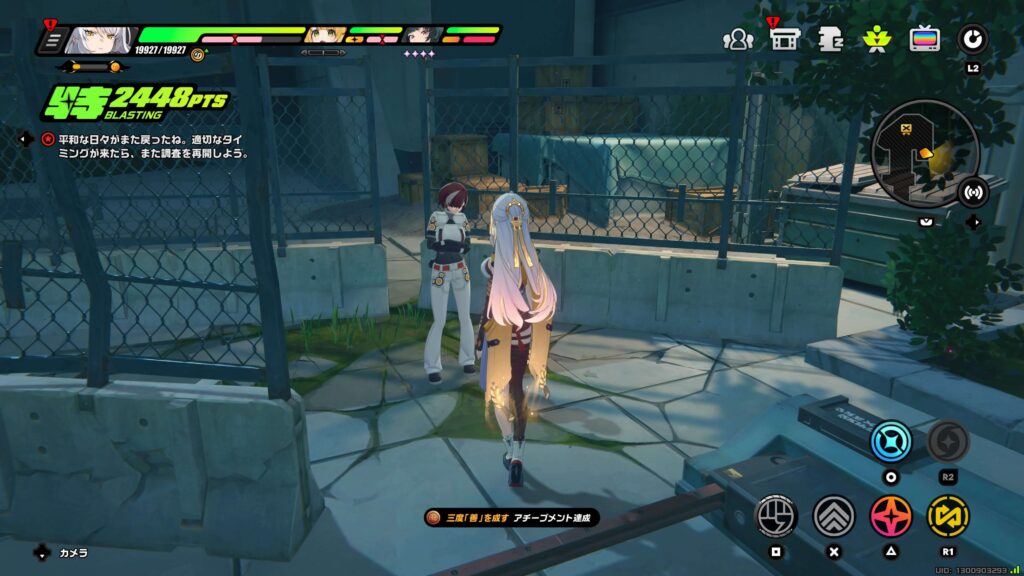The image size is (1024, 576).
Task: Activate the blue special attack skill
Action: (890, 441)
